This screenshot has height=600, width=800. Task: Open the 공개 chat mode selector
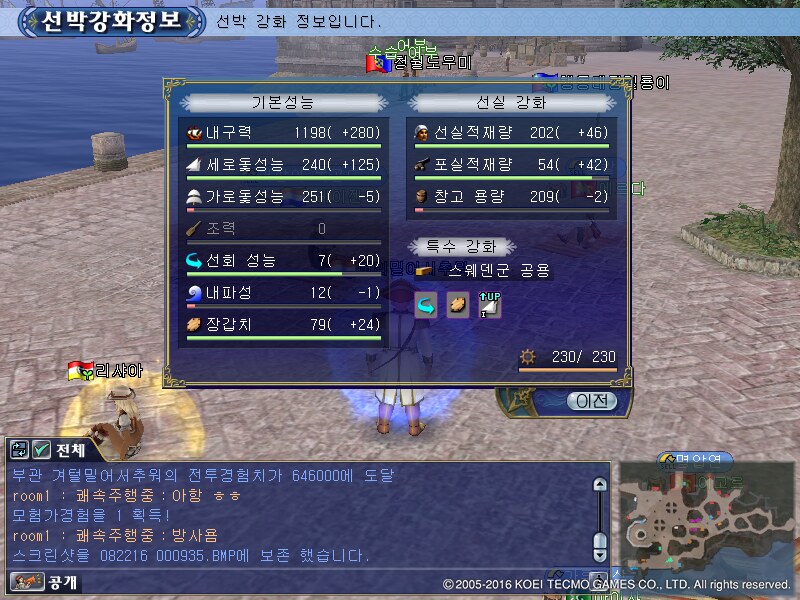pyautogui.click(x=45, y=581)
